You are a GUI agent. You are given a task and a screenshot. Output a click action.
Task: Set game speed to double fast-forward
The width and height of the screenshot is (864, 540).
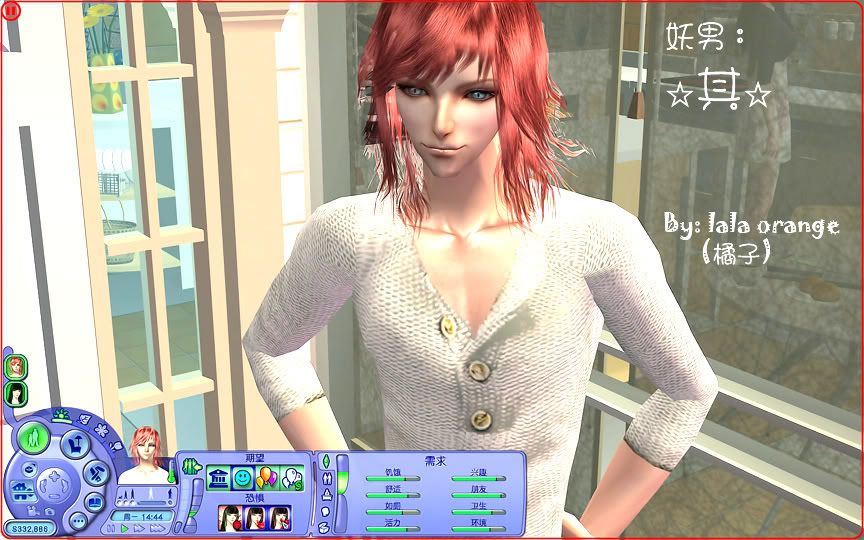point(139,528)
